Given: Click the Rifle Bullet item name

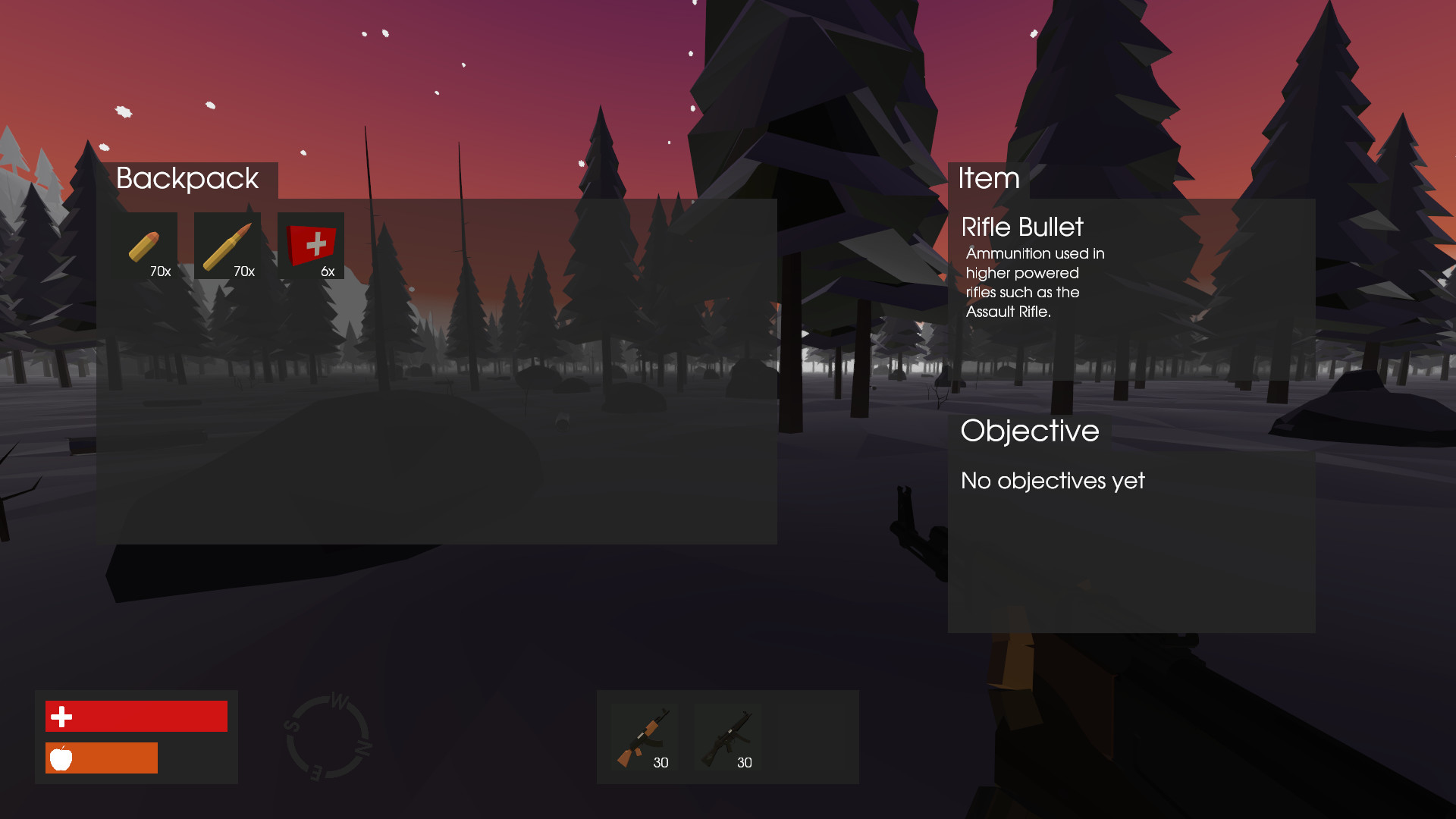Looking at the screenshot, I should [1022, 227].
